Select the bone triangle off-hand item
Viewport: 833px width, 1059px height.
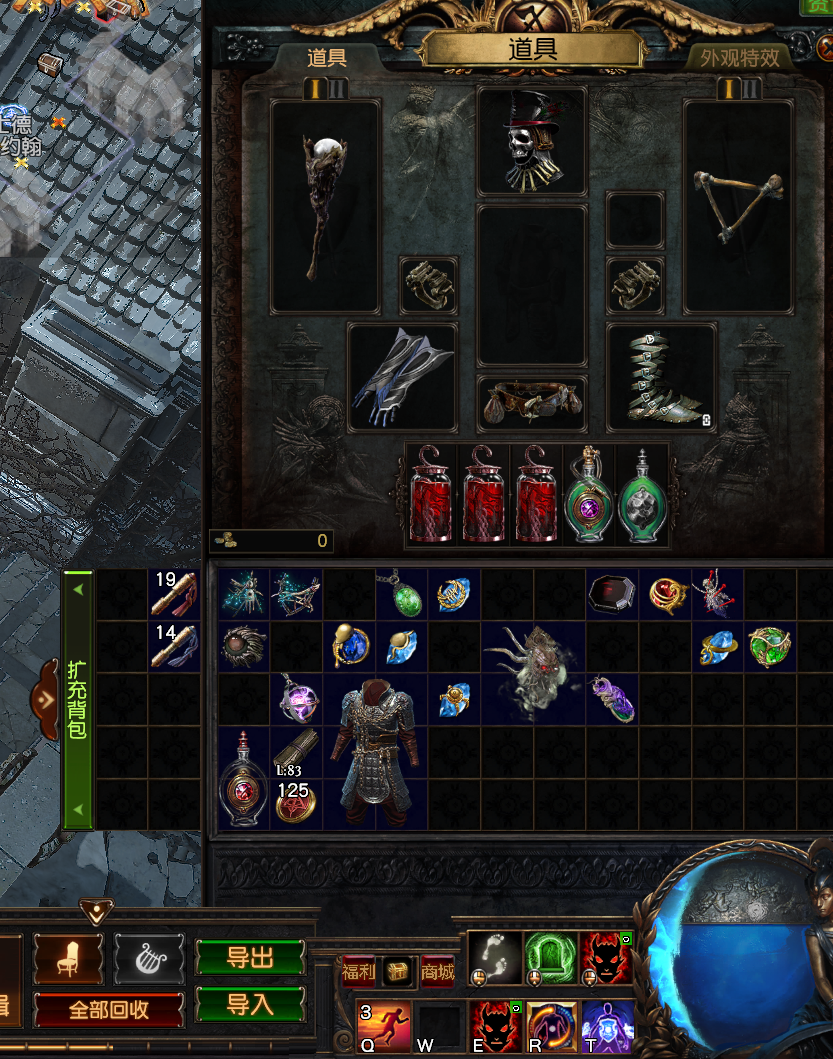[738, 205]
